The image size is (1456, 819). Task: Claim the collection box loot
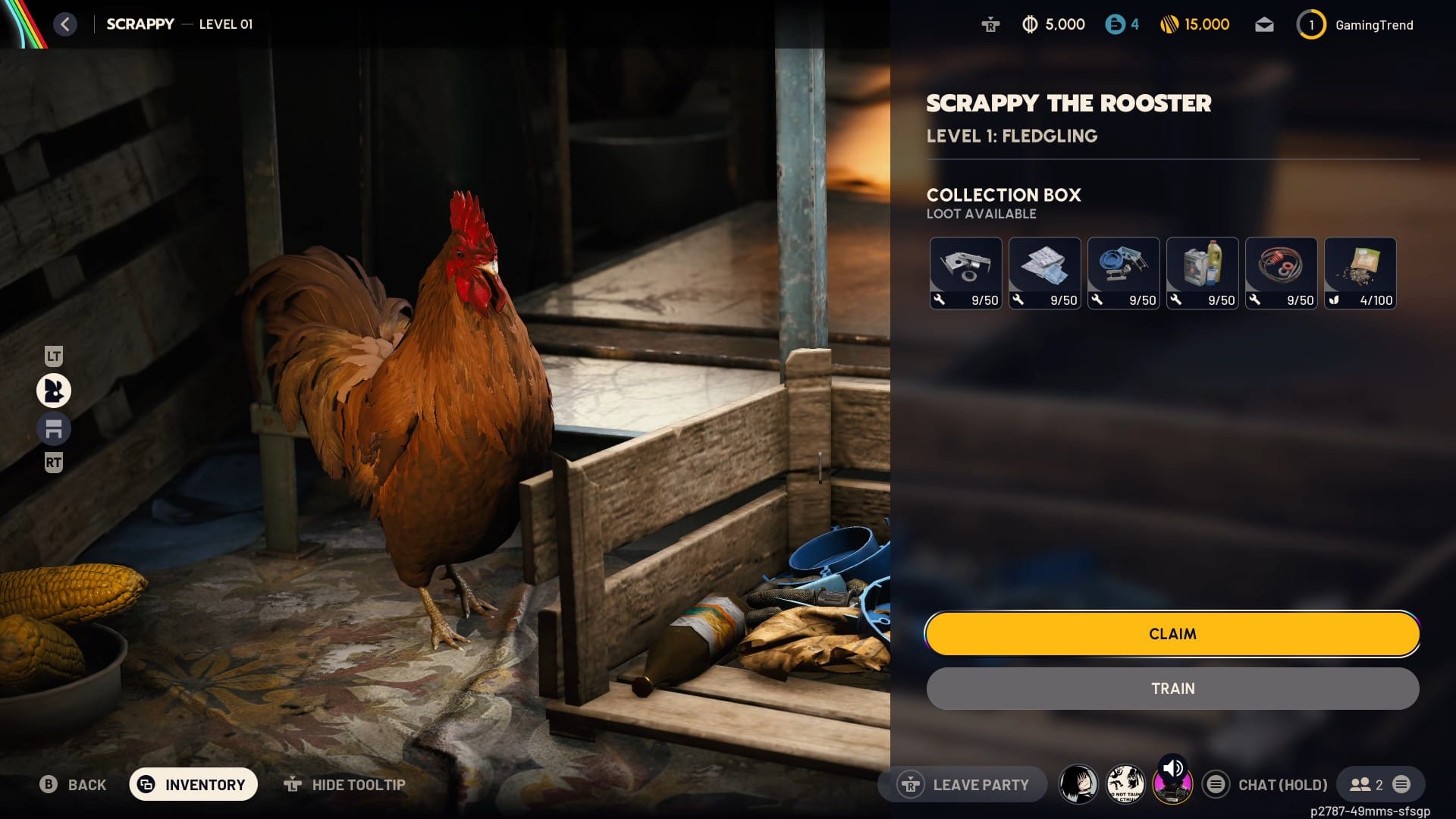(1172, 634)
